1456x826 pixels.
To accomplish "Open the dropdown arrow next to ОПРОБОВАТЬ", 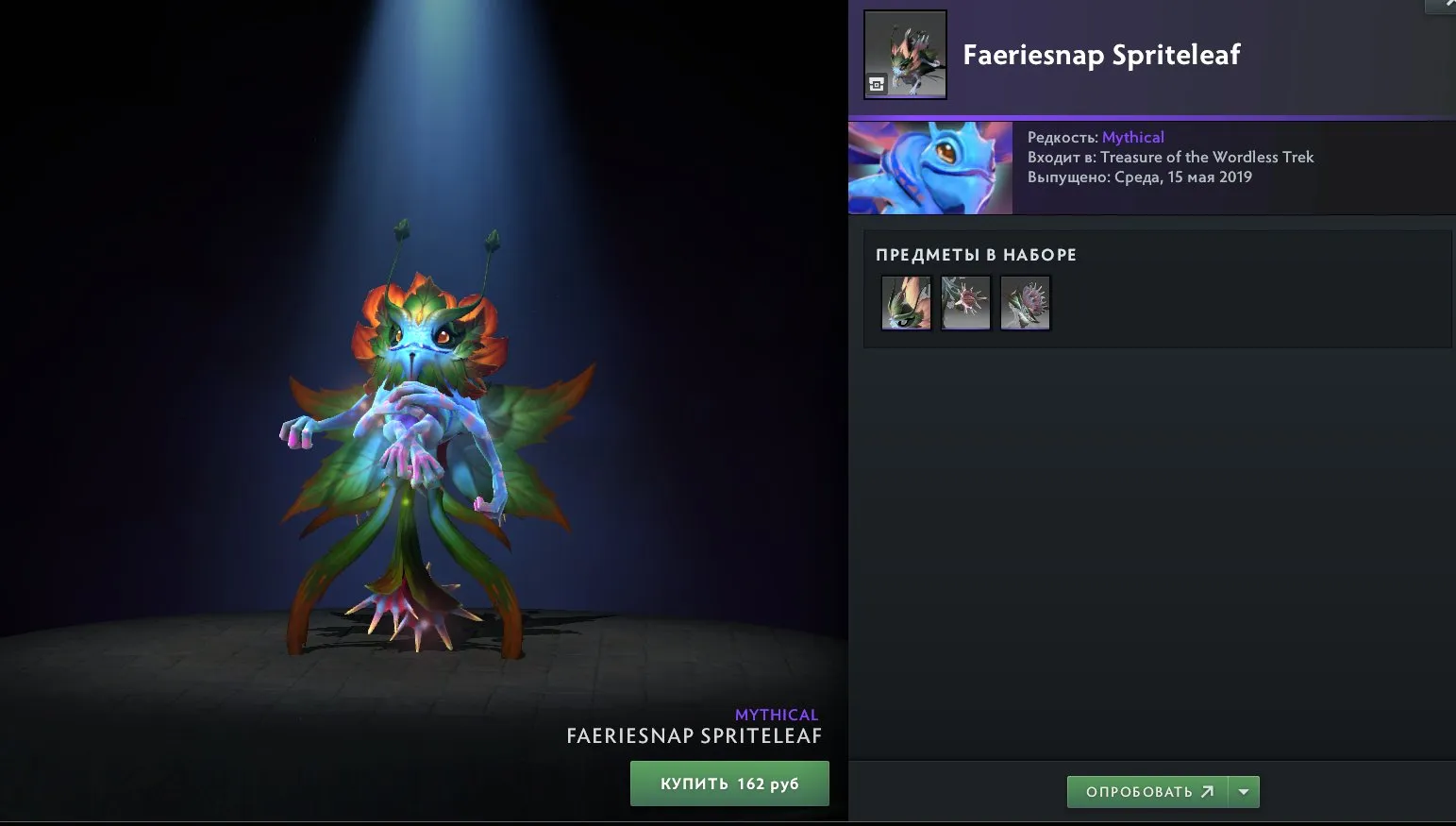I will pyautogui.click(x=1245, y=792).
